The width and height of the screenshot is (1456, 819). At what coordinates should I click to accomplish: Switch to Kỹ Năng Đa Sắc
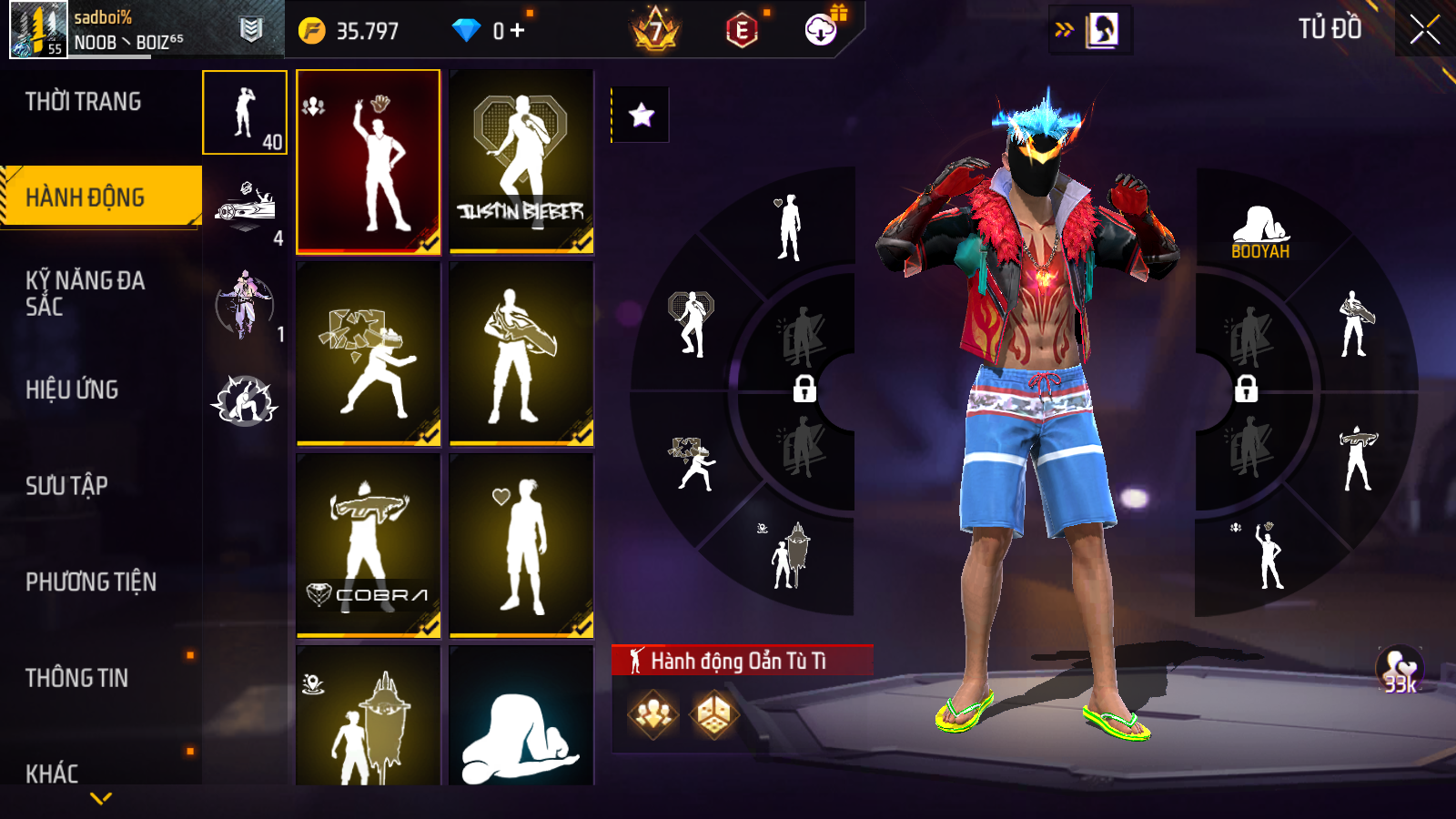(86, 293)
